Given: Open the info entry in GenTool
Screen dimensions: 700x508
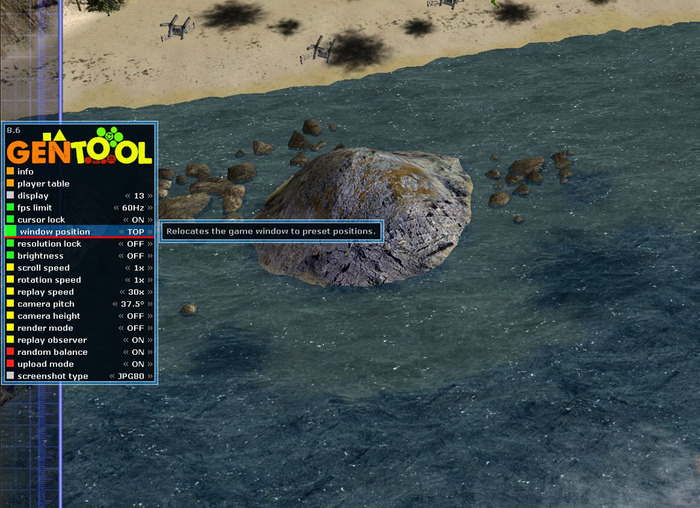Looking at the screenshot, I should 26,172.
